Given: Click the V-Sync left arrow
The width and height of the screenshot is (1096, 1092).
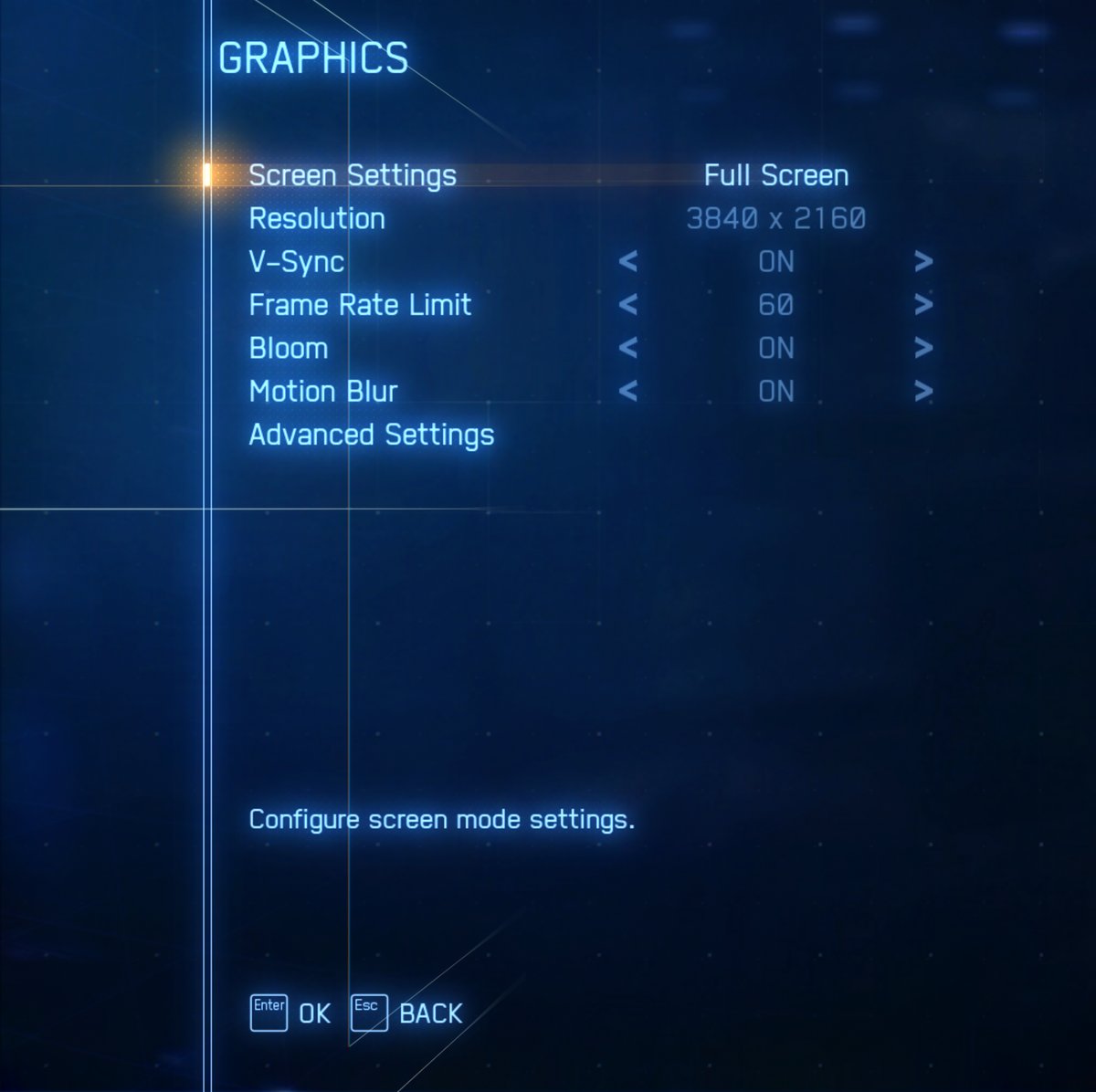Looking at the screenshot, I should pyautogui.click(x=627, y=262).
